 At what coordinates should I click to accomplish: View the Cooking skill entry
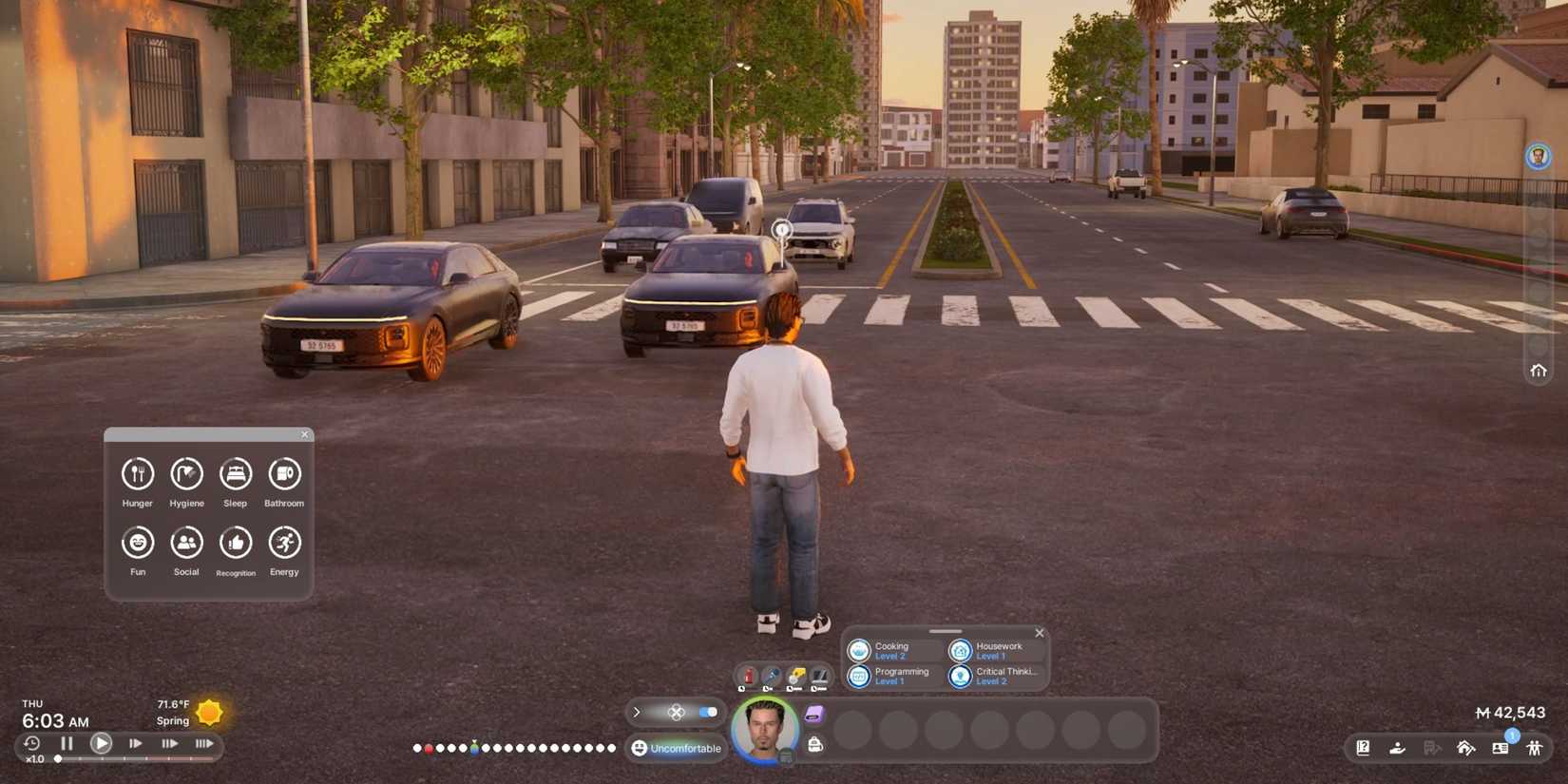point(891,650)
